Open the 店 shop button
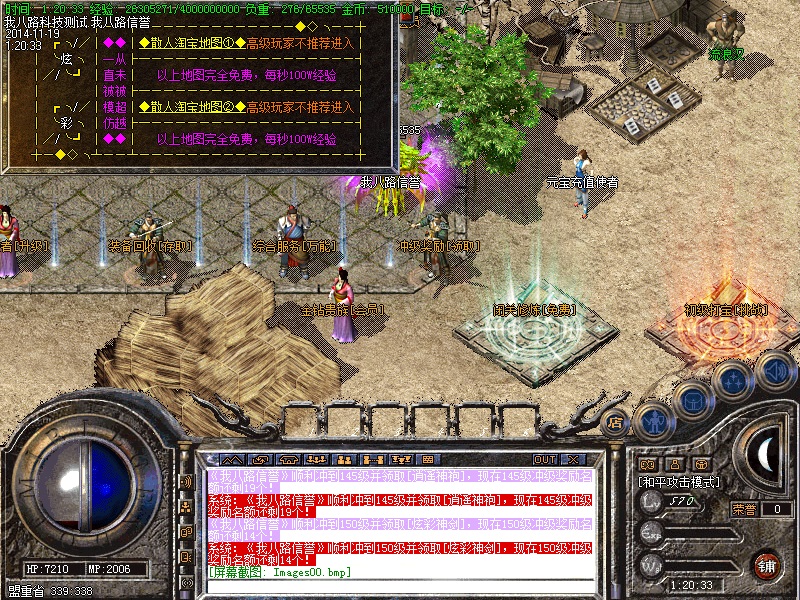The image size is (800, 600). 616,422
